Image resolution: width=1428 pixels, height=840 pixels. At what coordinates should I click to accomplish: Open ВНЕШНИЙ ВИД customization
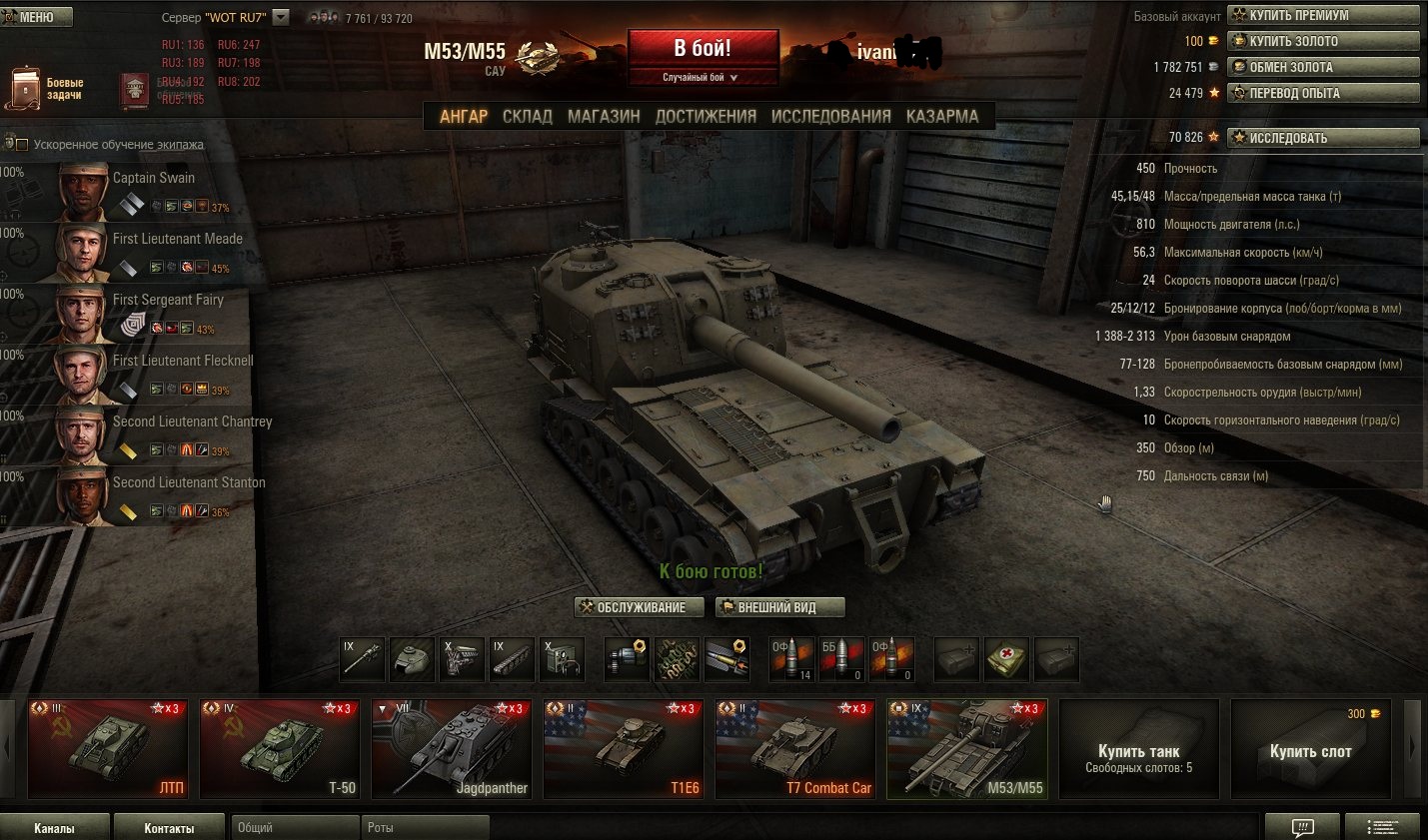coord(779,607)
